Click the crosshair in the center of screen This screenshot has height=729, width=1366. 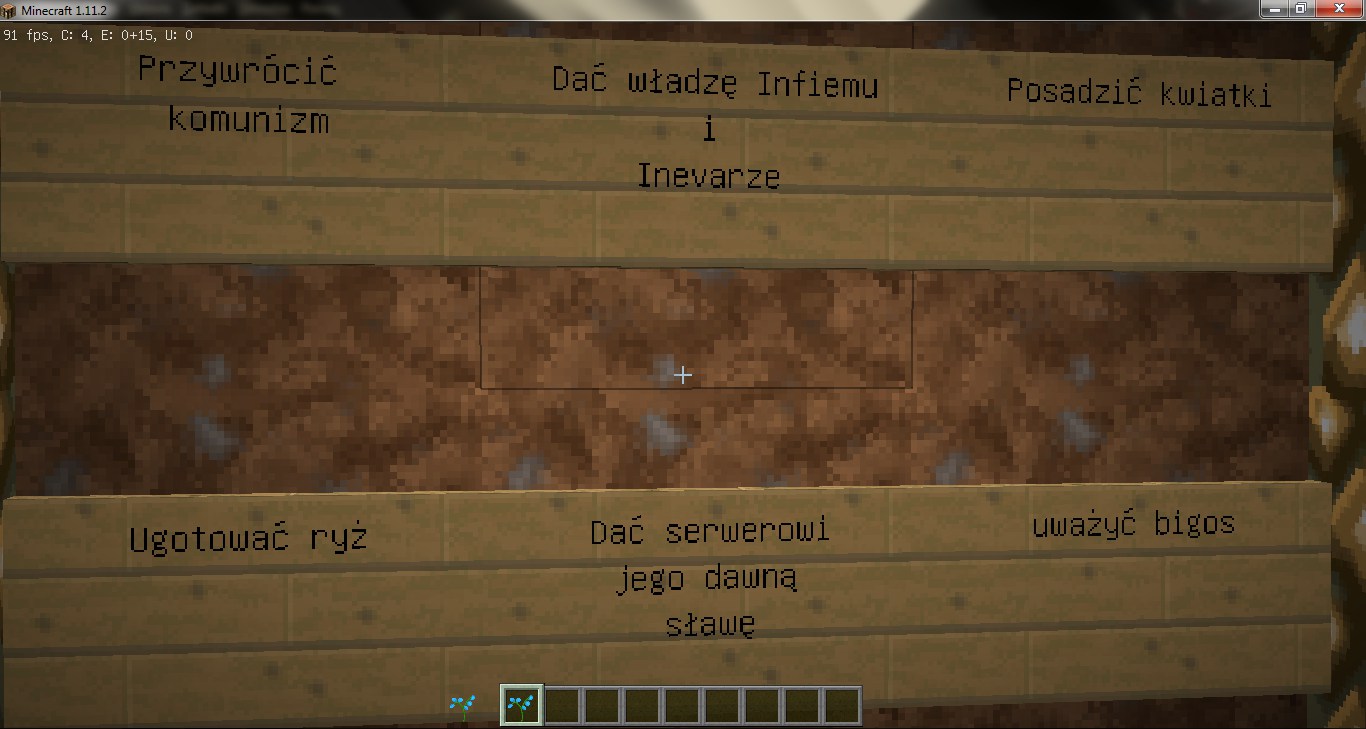[683, 375]
